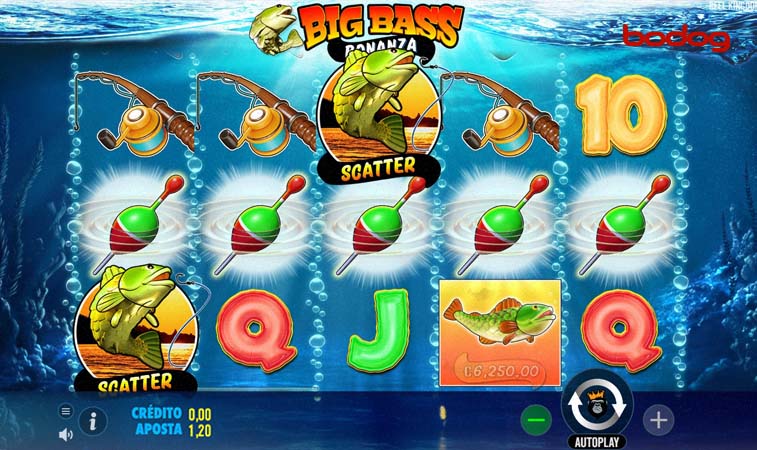Decrease the bet with the green minus button

pyautogui.click(x=537, y=420)
